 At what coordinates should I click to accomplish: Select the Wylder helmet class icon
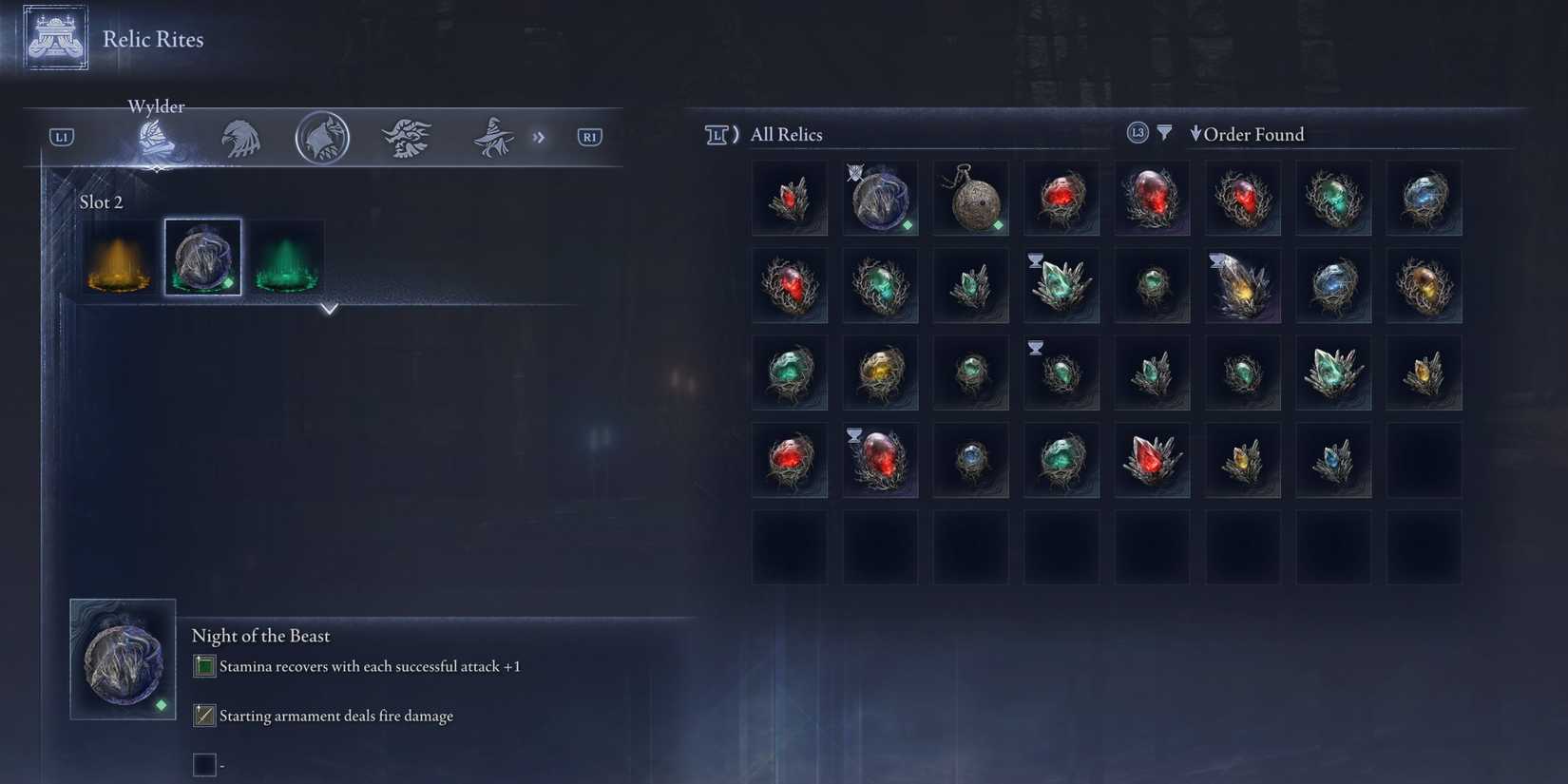(x=155, y=137)
